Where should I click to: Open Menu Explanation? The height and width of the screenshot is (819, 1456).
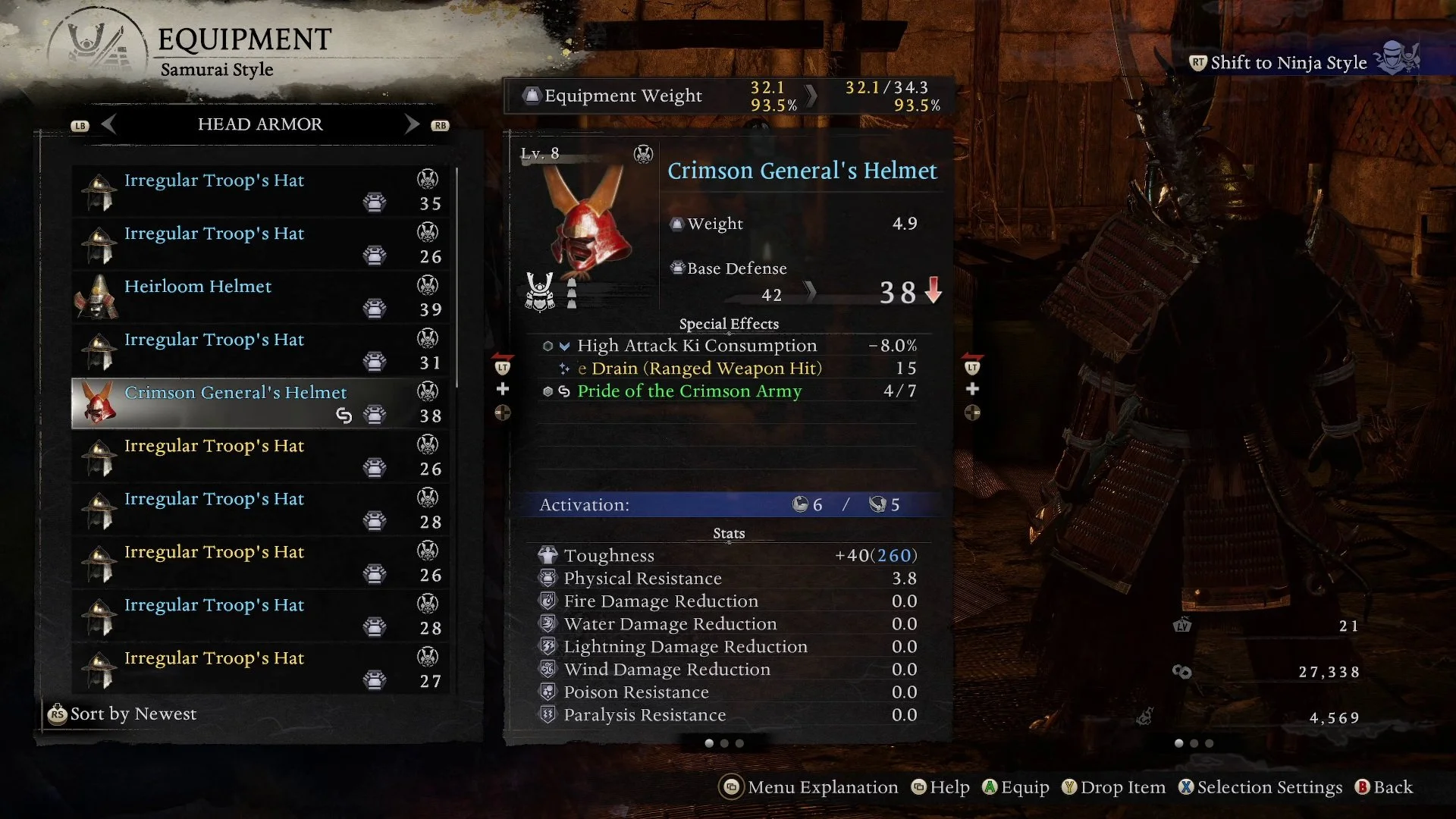808,788
